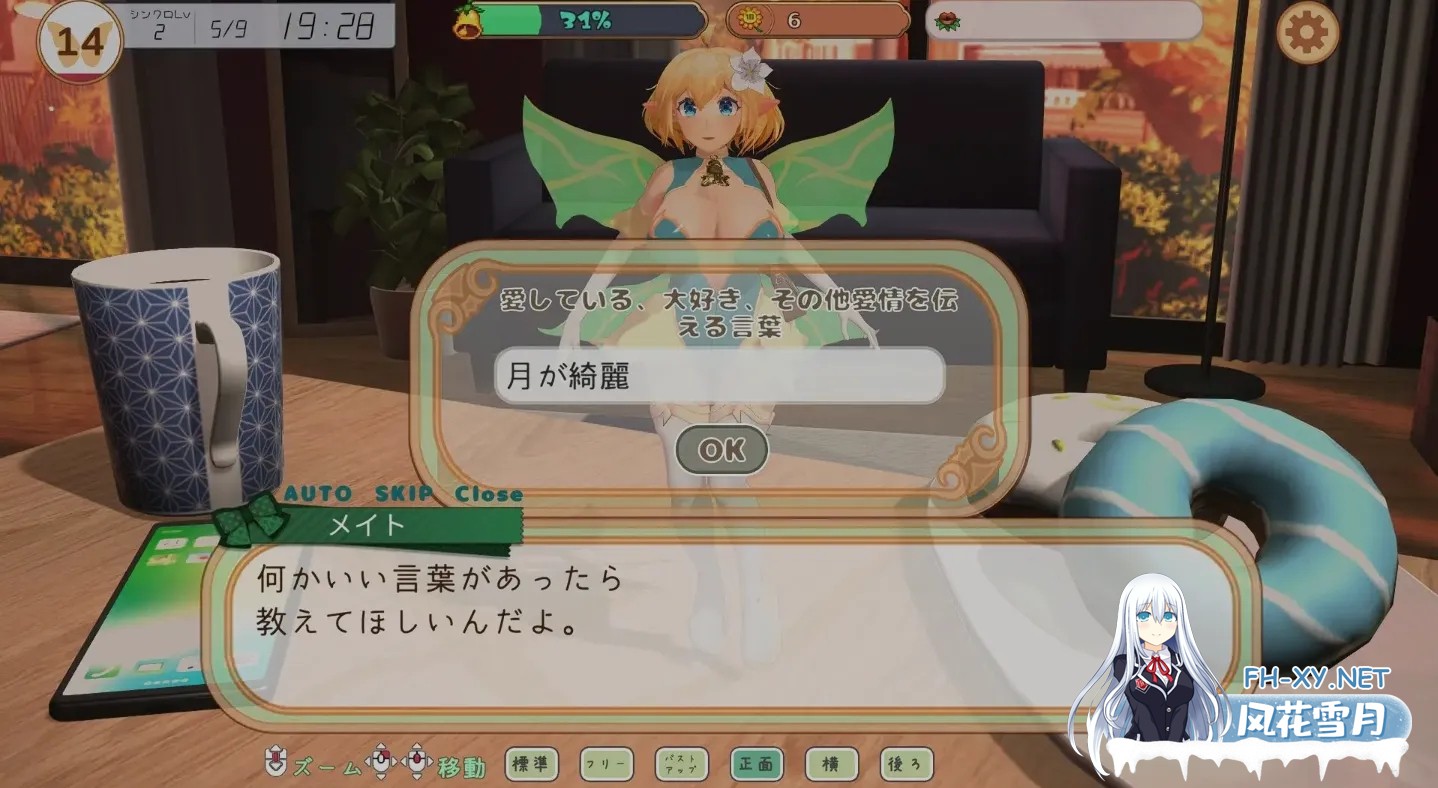Viewport: 1438px width, 788px height.
Task: Switch to the 横 side camera view
Action: [830, 763]
